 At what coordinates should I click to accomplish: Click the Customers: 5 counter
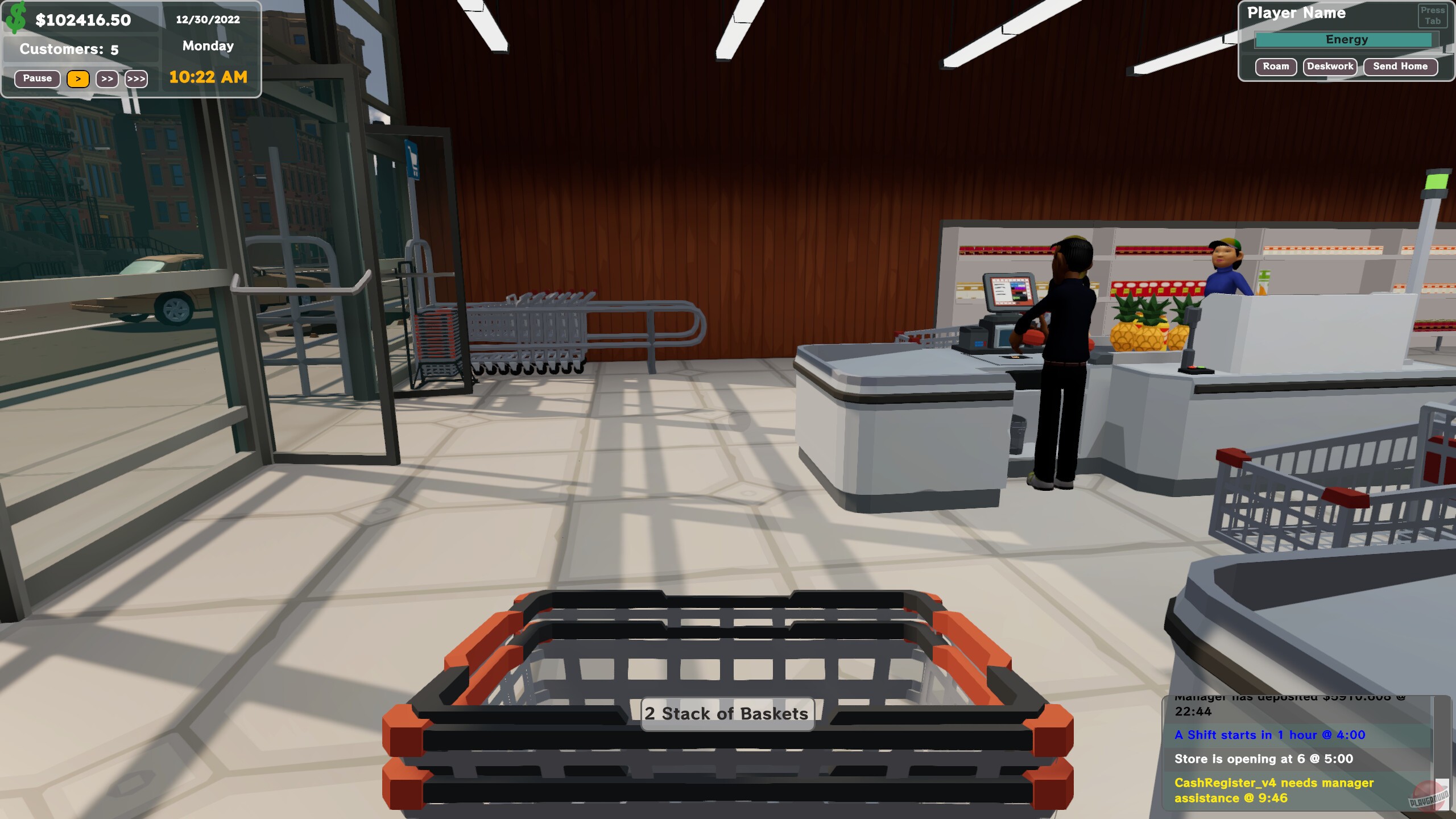pos(69,49)
